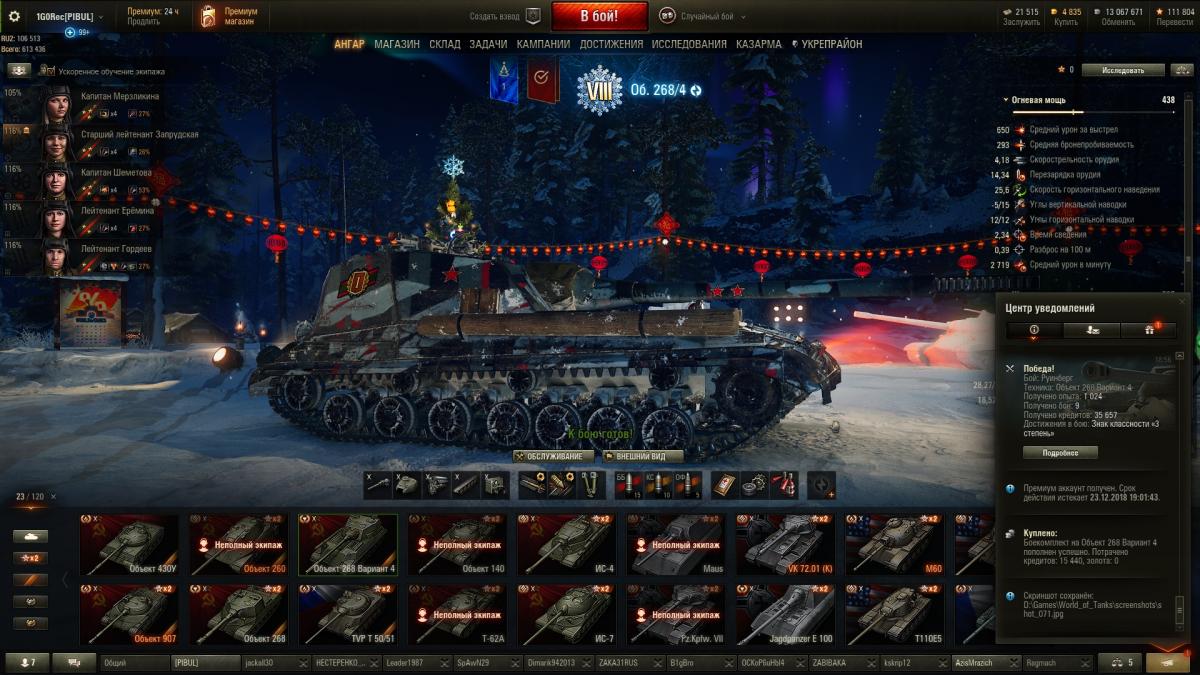Screen dimensions: 1200x675
Task: Show battle details with Подробнее button
Action: [x=1060, y=452]
